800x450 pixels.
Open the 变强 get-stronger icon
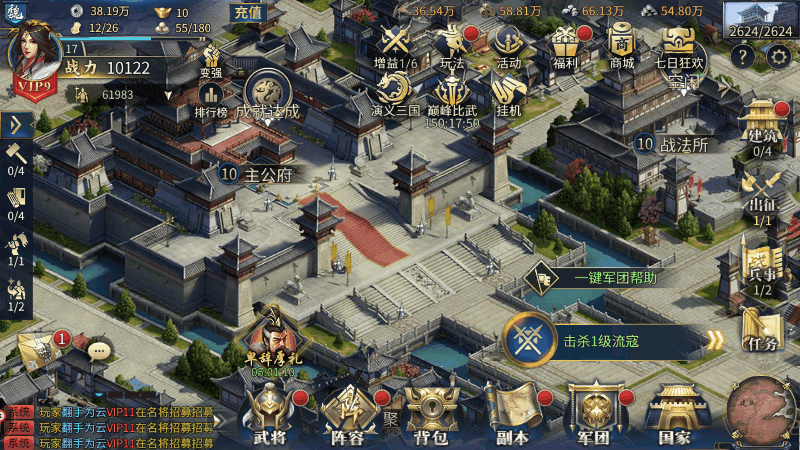(211, 59)
